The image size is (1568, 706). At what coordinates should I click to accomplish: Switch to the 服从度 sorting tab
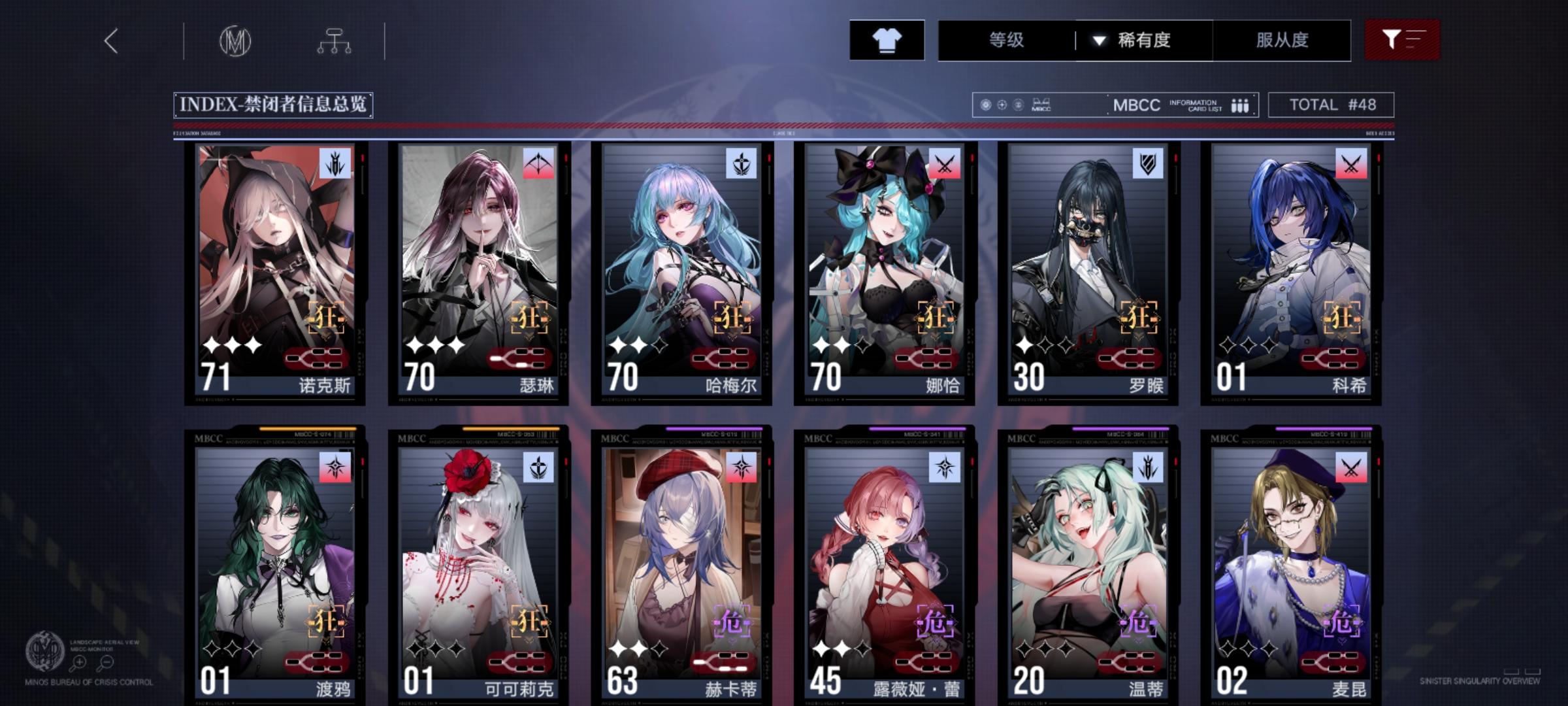(1282, 41)
